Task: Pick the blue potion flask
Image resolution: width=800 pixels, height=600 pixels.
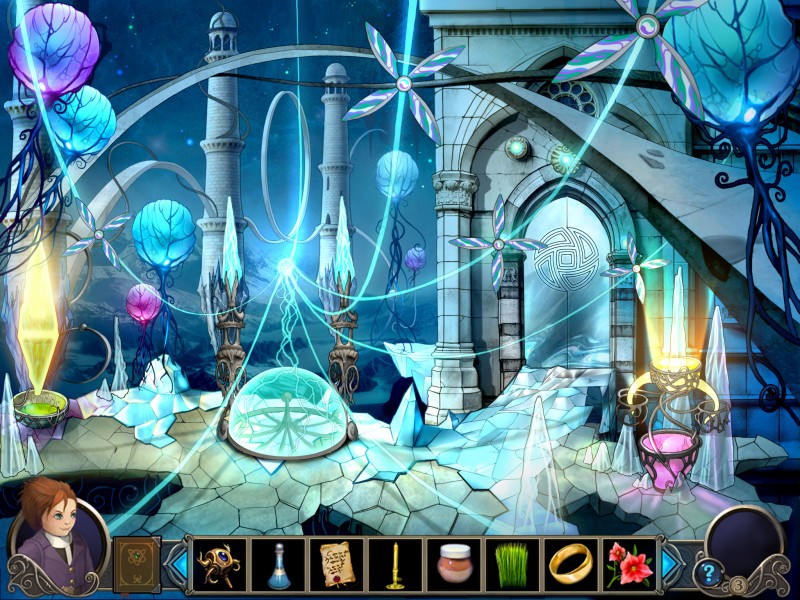Action: click(279, 564)
